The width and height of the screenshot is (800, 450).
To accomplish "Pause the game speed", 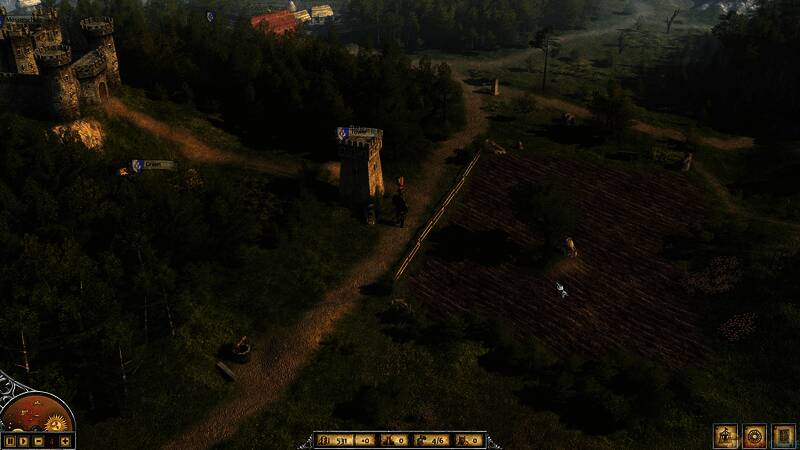I will [10, 440].
